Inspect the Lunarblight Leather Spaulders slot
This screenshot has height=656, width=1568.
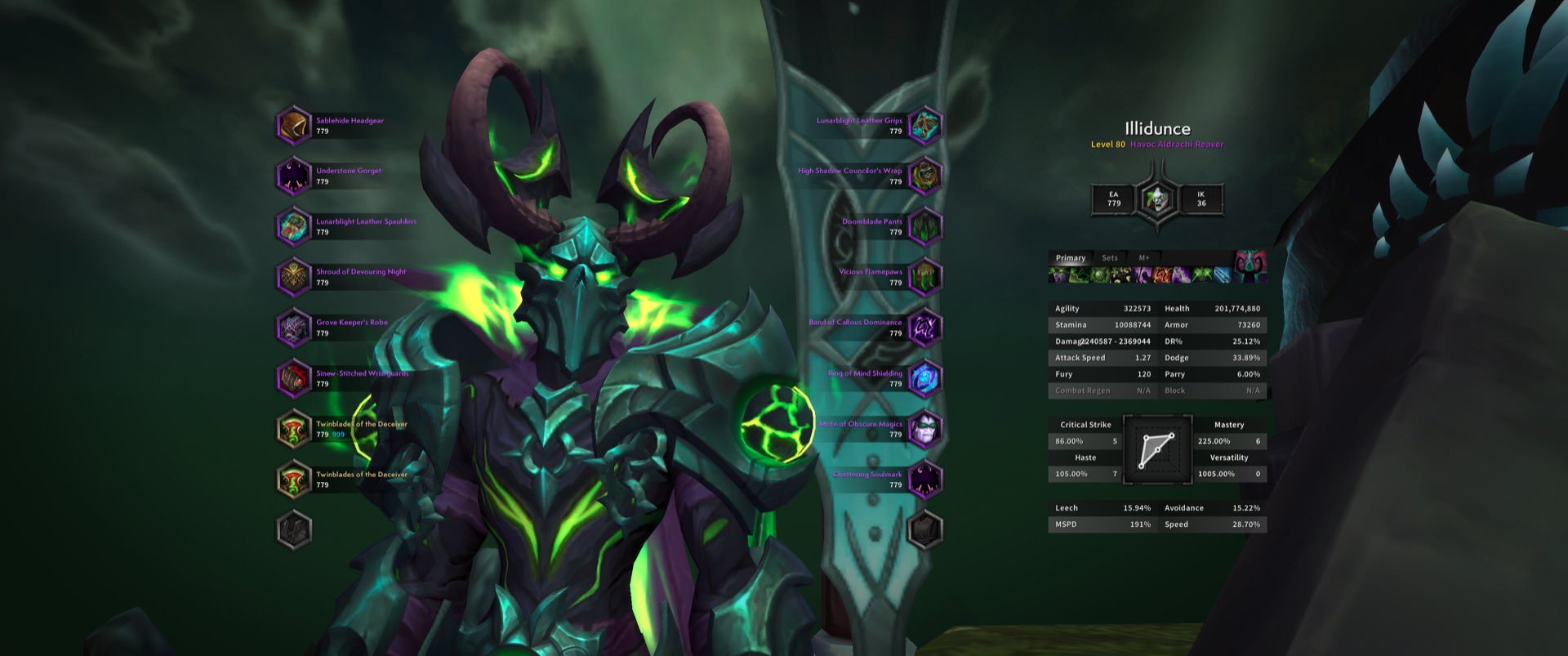click(x=294, y=227)
